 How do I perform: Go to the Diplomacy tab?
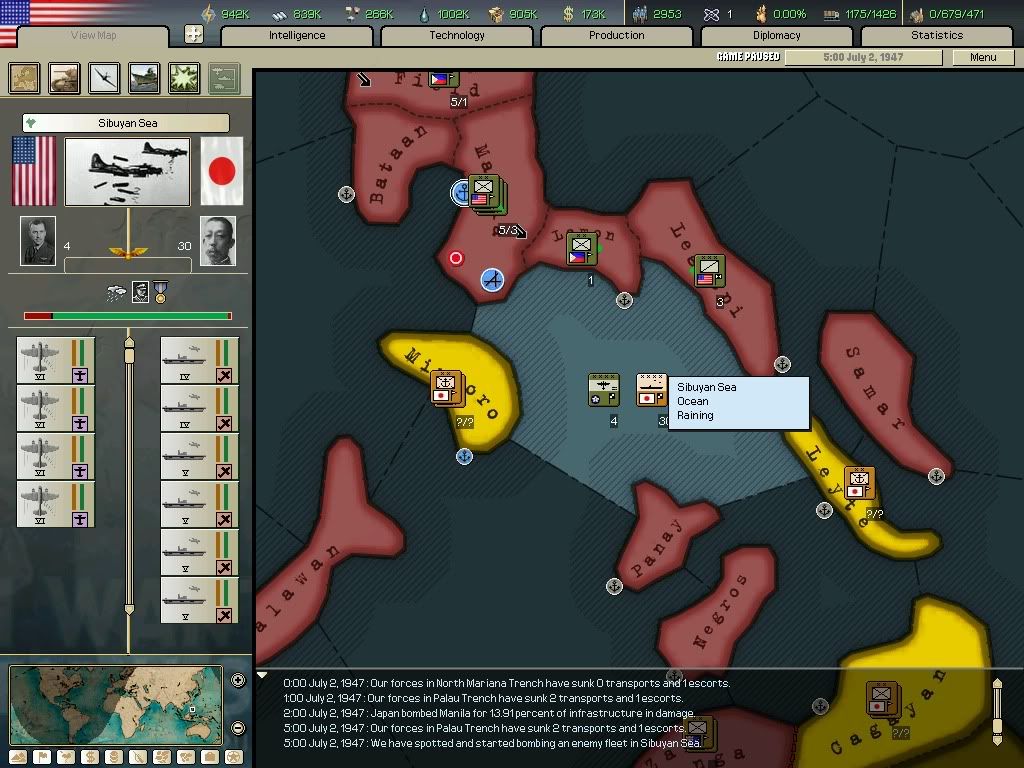pos(777,35)
